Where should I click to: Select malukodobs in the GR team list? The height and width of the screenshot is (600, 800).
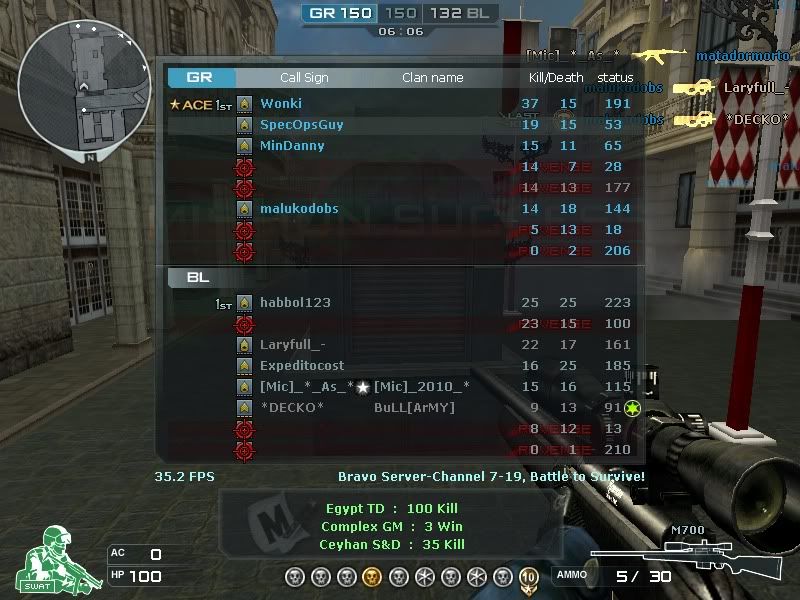coord(299,209)
